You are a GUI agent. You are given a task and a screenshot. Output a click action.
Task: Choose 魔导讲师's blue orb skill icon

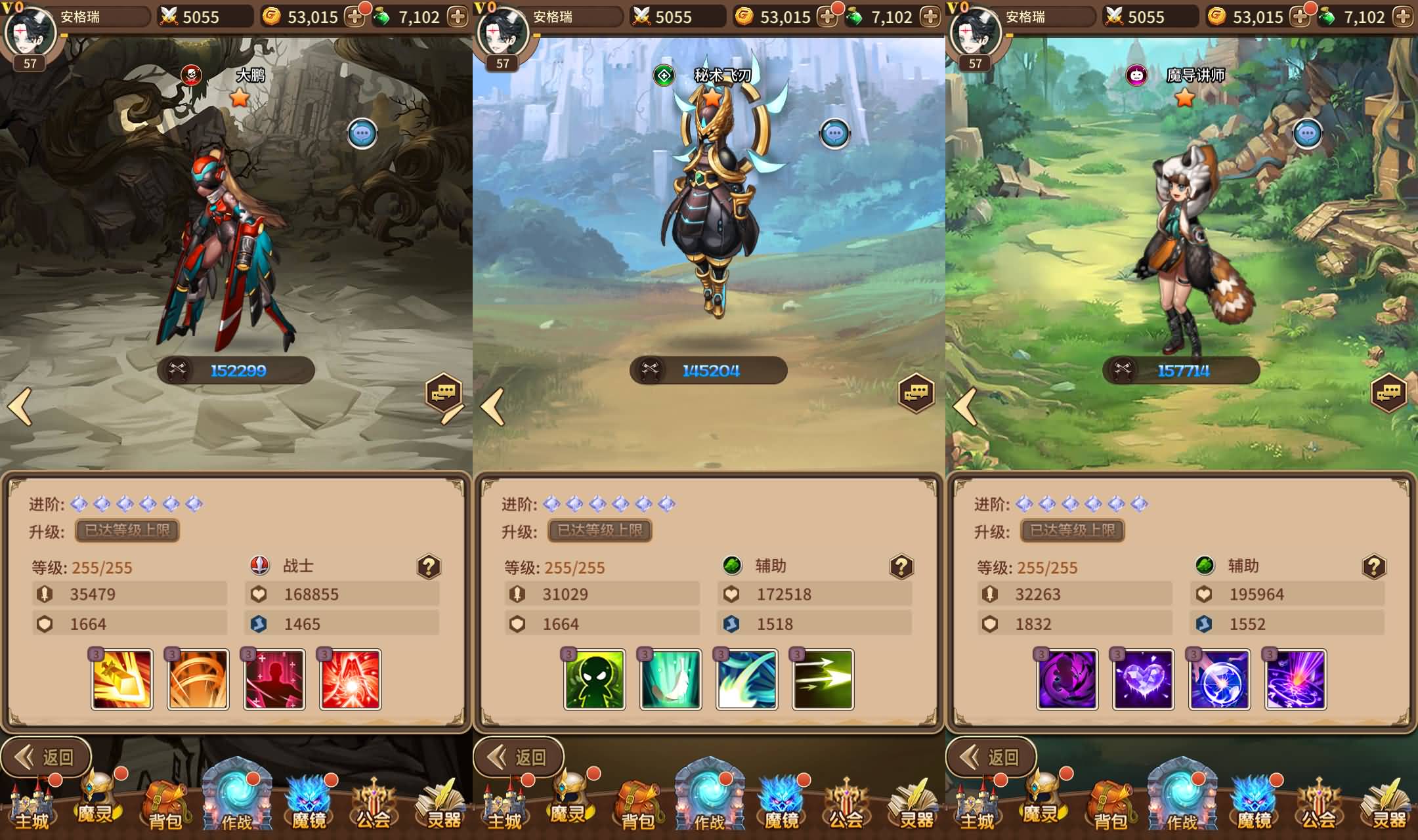[1220, 680]
